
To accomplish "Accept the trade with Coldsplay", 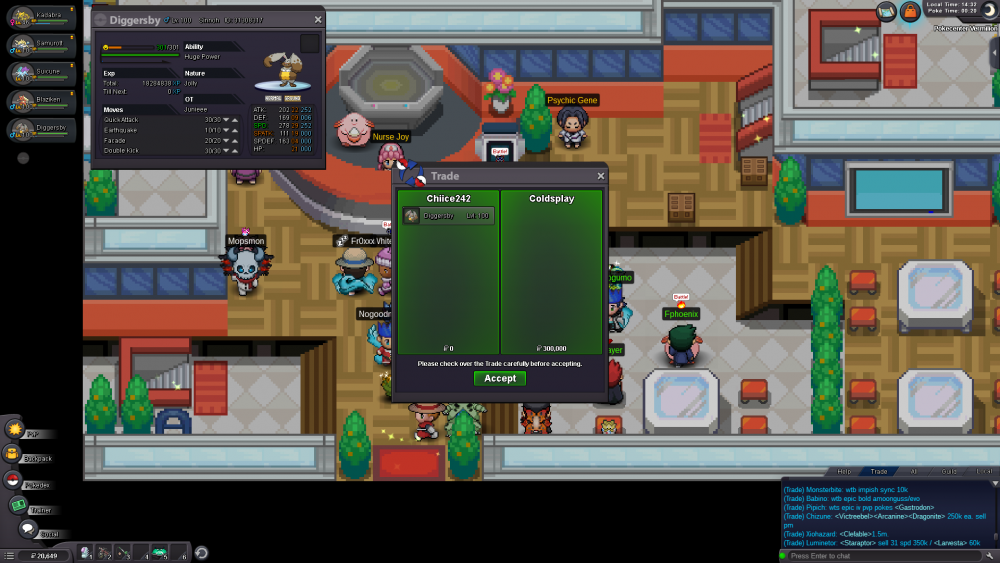I will [499, 378].
